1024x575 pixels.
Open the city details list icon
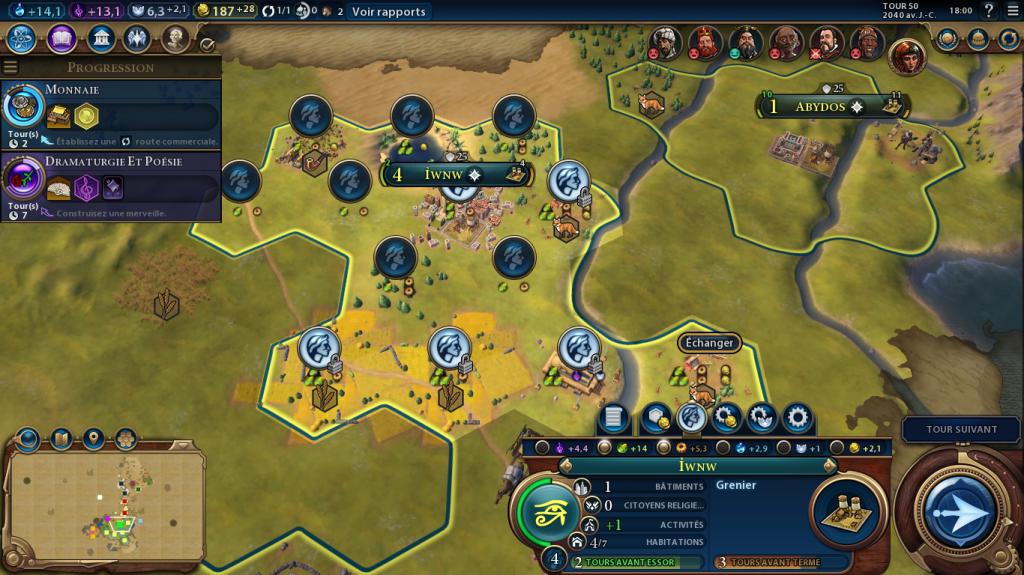point(614,416)
